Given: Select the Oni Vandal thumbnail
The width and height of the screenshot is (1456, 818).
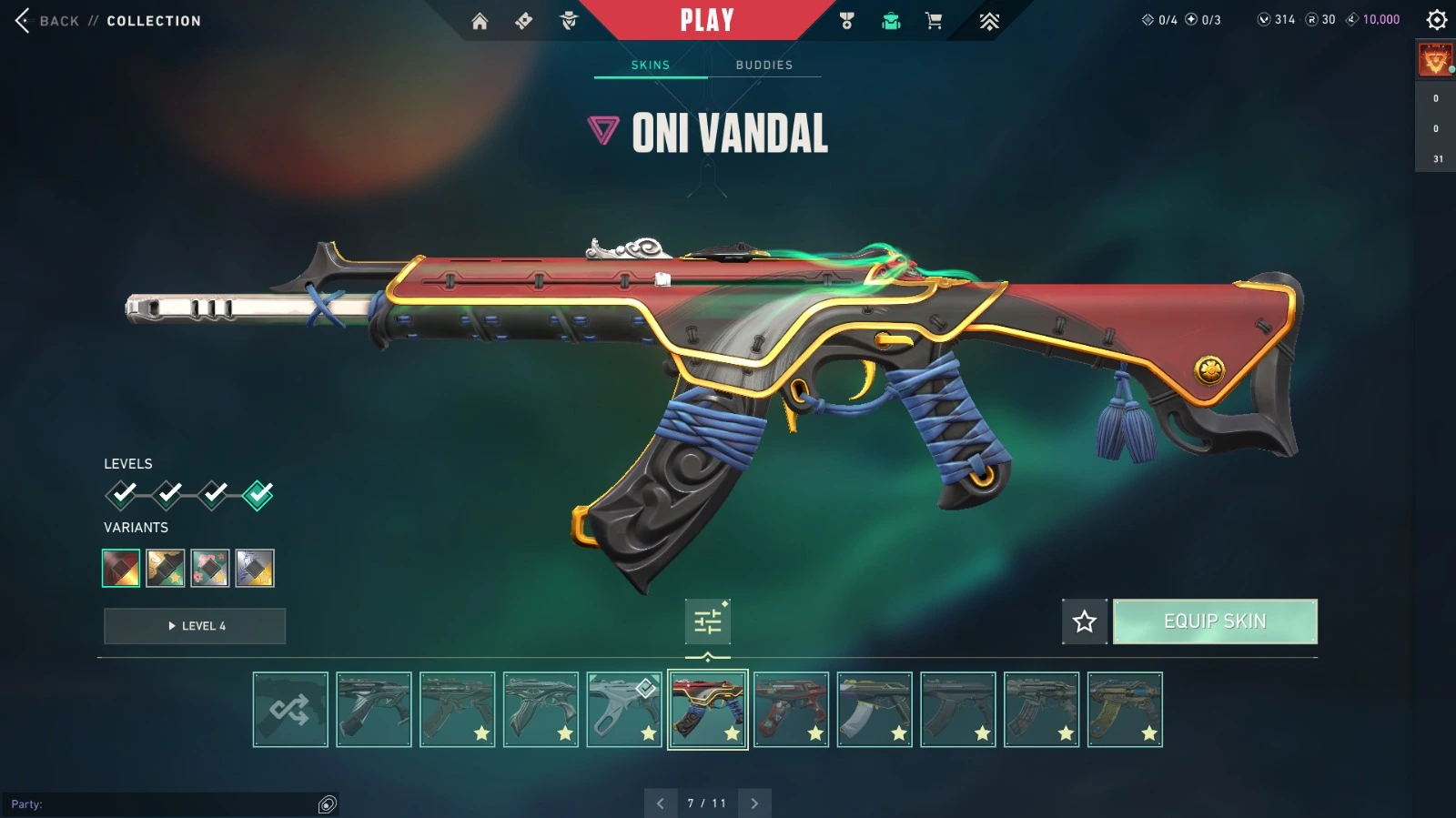Looking at the screenshot, I should [708, 710].
